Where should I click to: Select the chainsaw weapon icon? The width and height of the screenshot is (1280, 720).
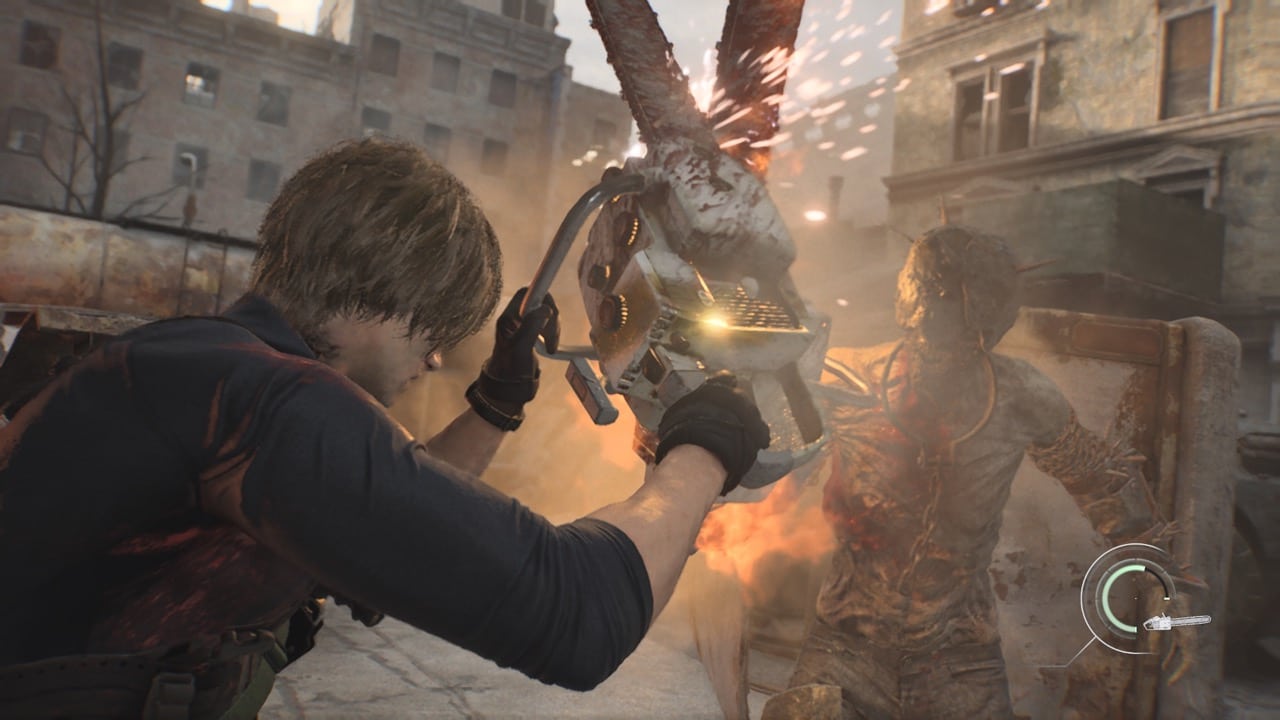(1176, 622)
